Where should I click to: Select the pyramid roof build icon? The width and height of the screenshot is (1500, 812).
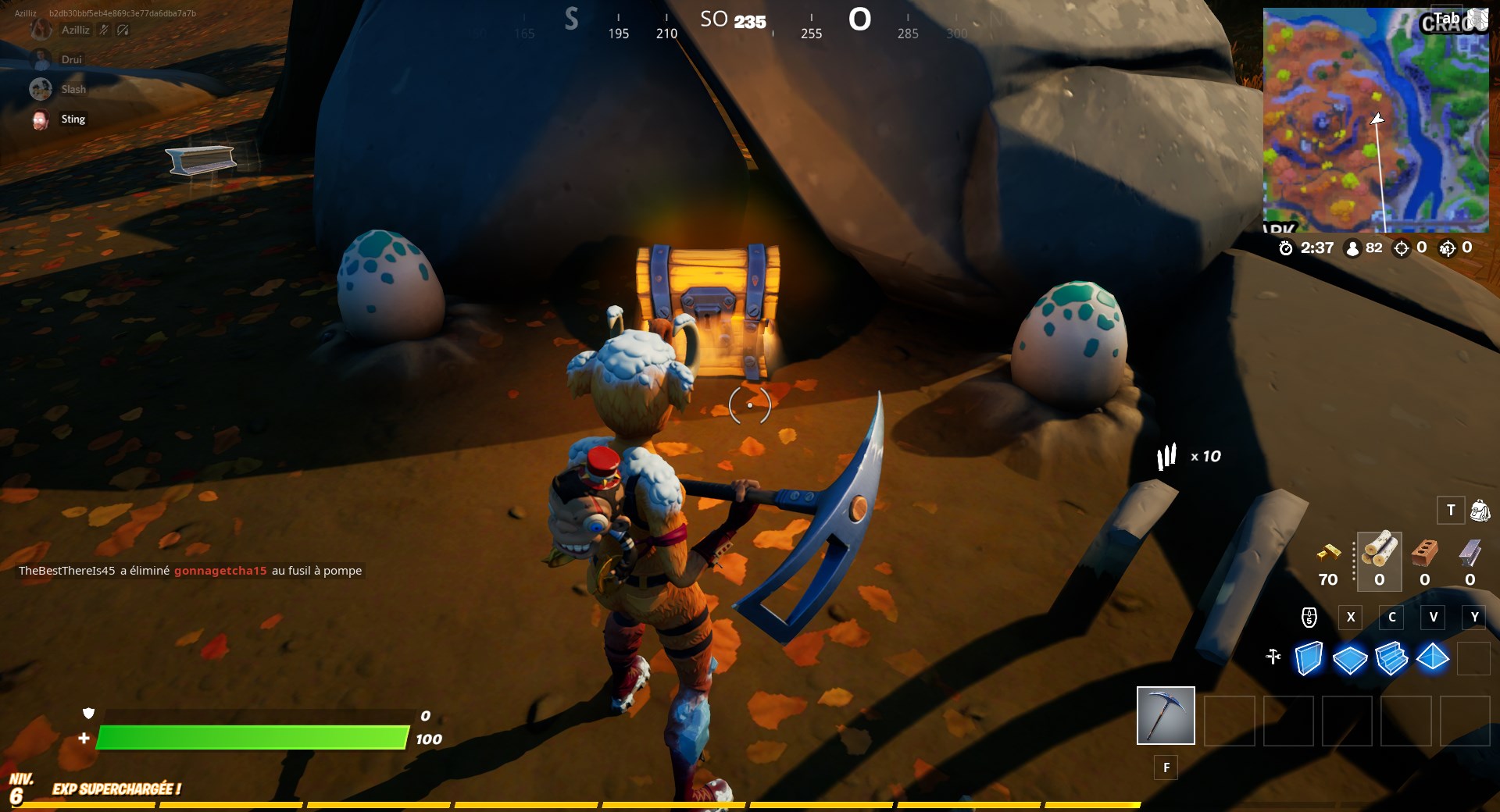pyautogui.click(x=1434, y=658)
